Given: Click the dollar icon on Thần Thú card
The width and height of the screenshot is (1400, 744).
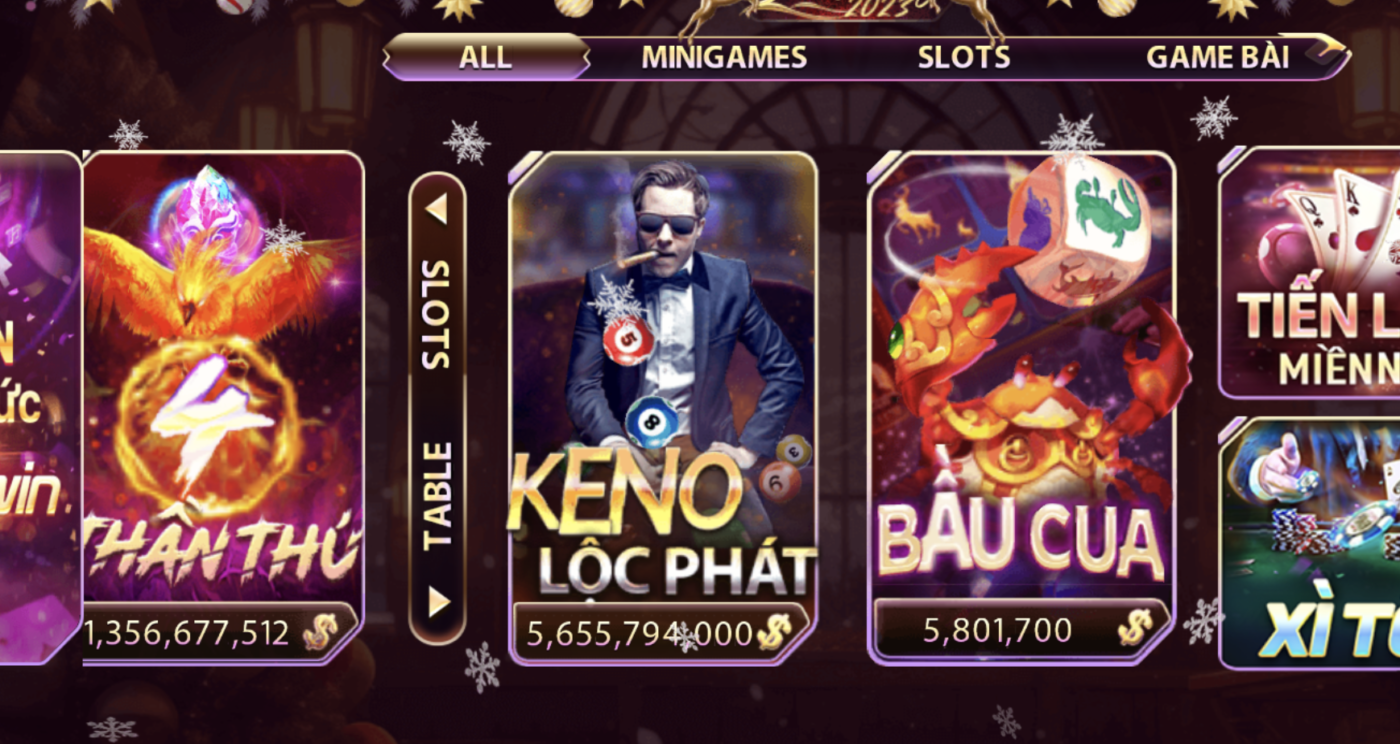Looking at the screenshot, I should pos(322,633).
